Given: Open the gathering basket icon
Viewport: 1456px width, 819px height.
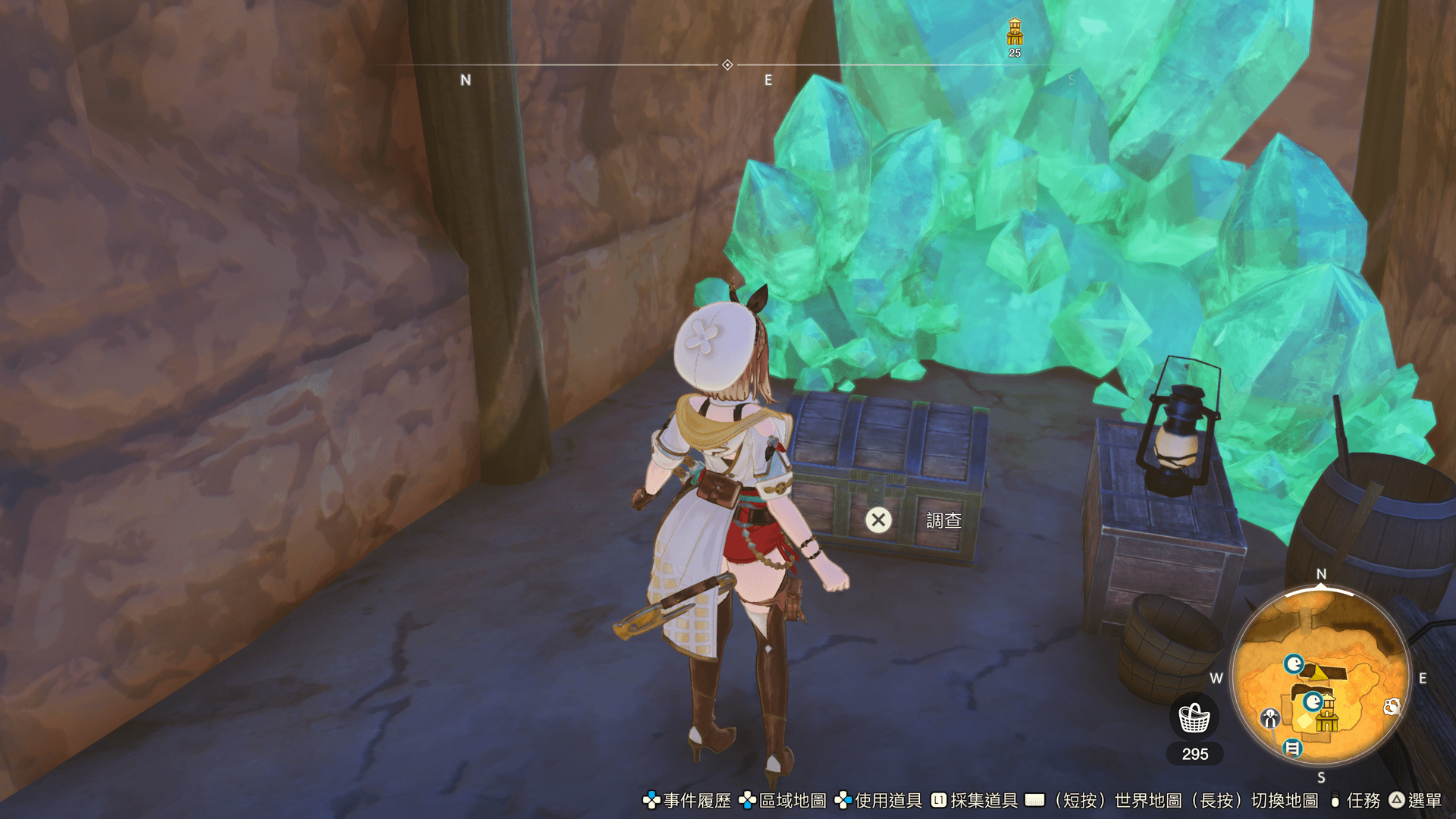Looking at the screenshot, I should coord(1194,717).
